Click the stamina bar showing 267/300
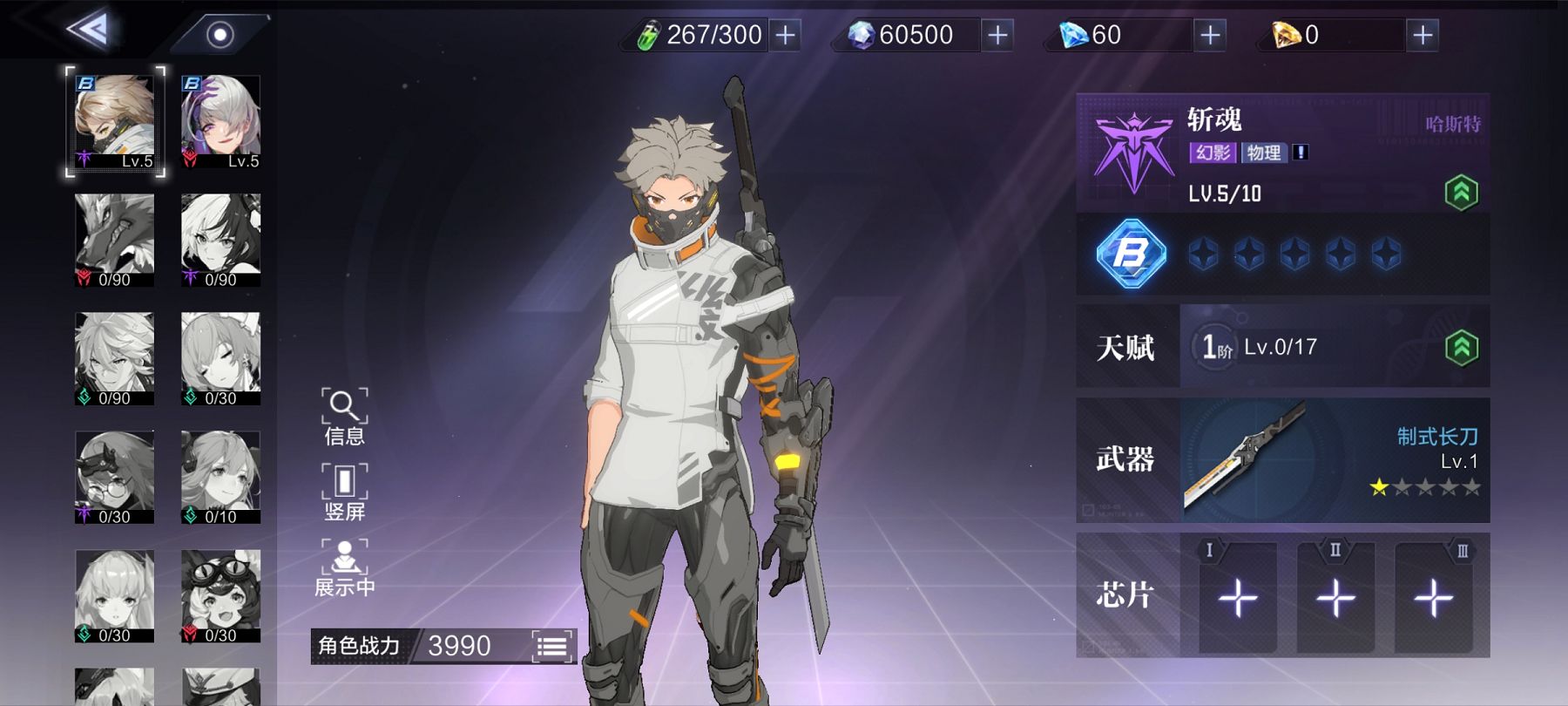Image resolution: width=1568 pixels, height=706 pixels. (x=714, y=35)
